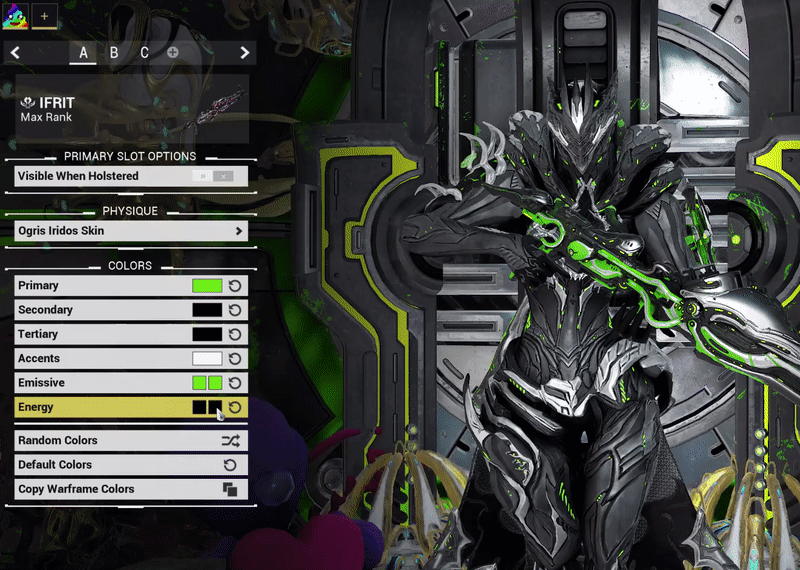Reset the Primary color to default

click(235, 286)
